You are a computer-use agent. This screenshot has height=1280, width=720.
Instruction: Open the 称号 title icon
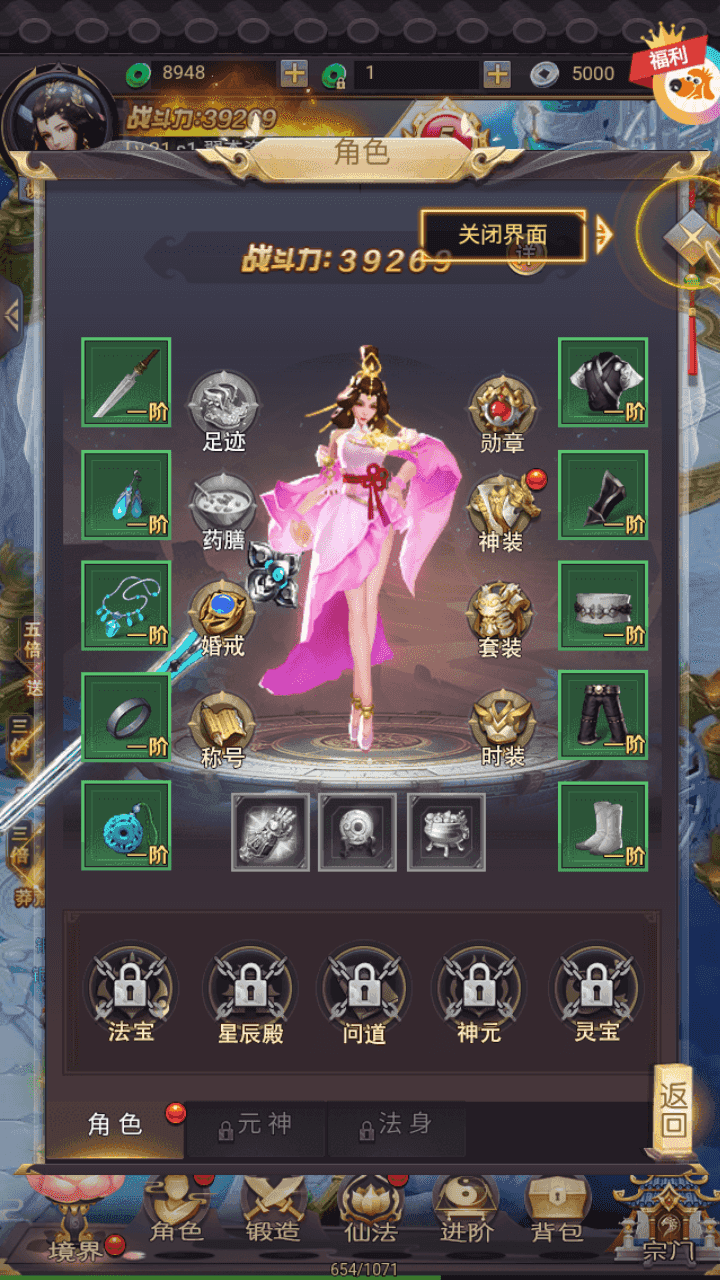pos(223,727)
